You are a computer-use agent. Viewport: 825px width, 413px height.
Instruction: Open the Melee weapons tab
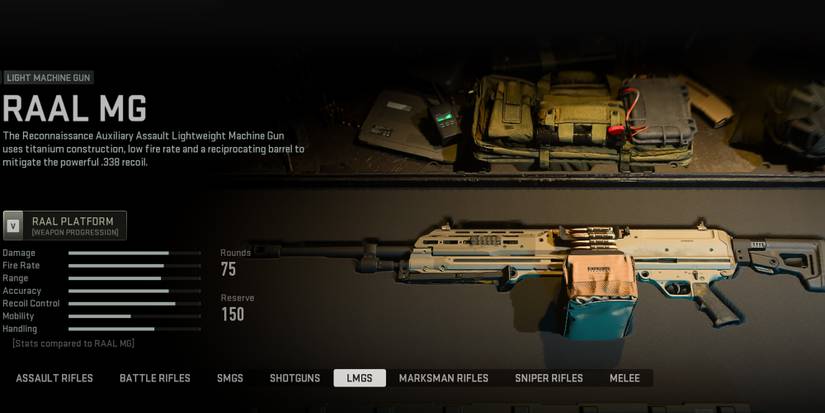(624, 378)
